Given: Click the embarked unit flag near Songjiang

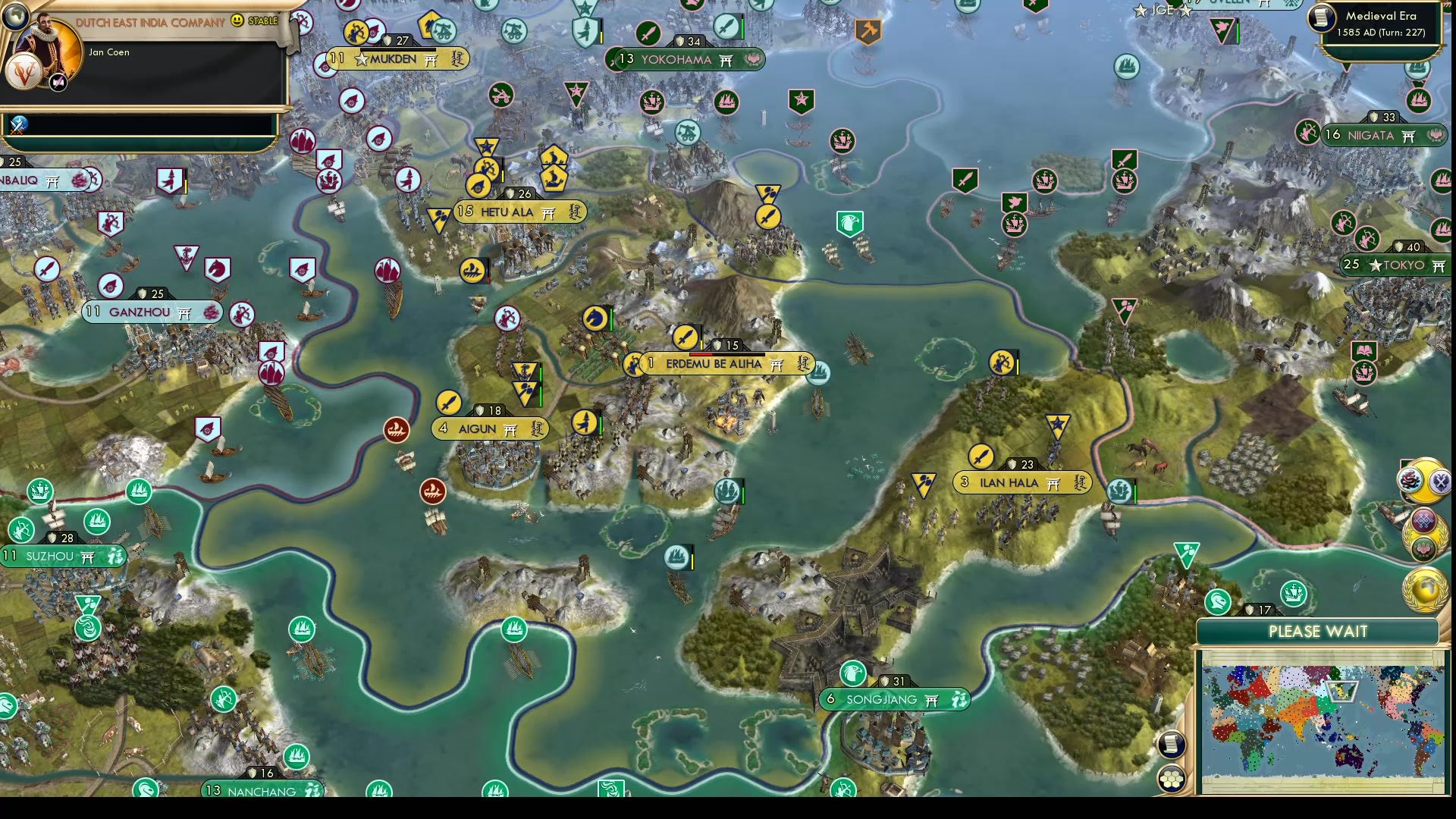Looking at the screenshot, I should 676,557.
